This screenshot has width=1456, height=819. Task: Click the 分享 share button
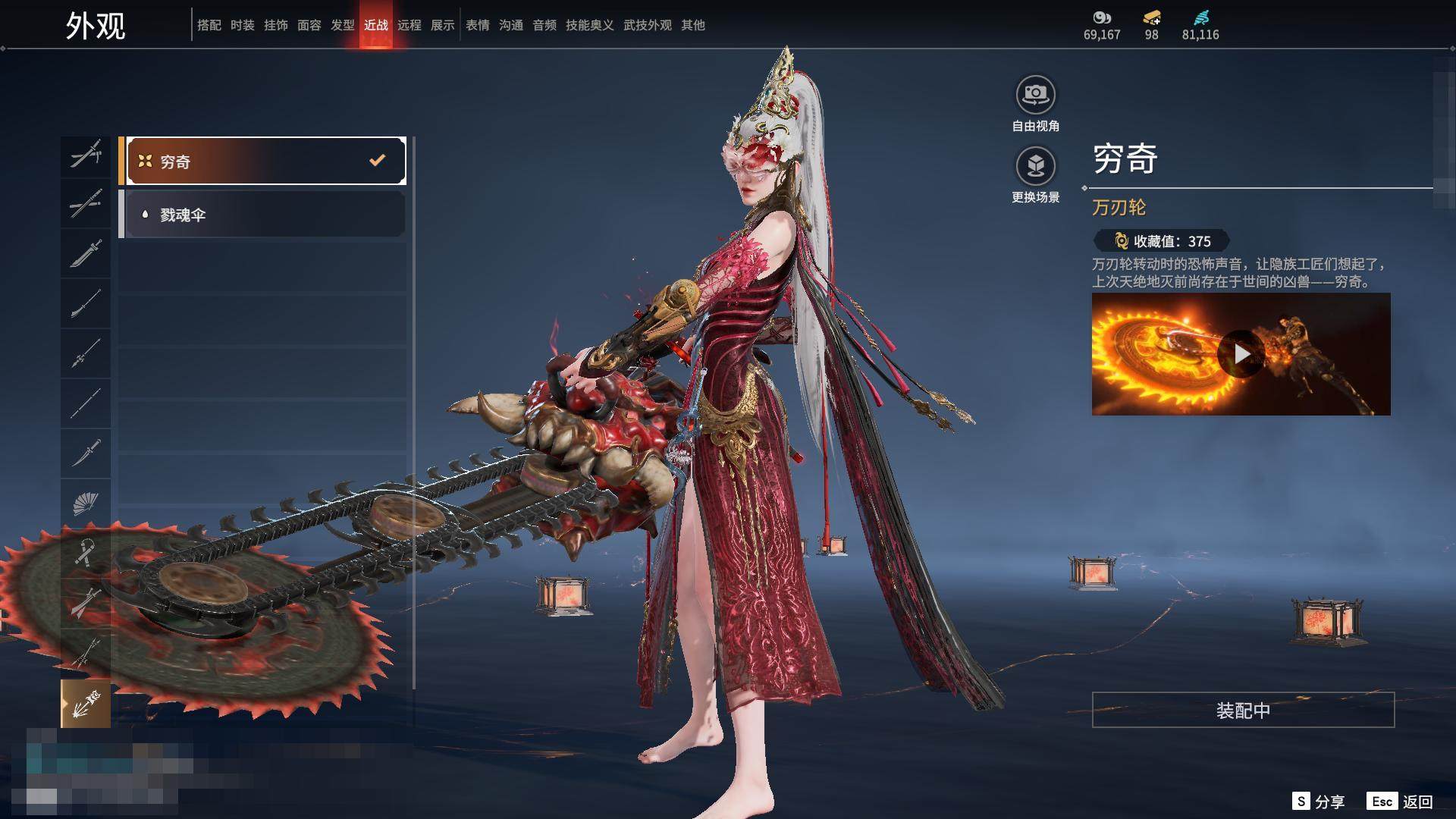(x=1319, y=802)
